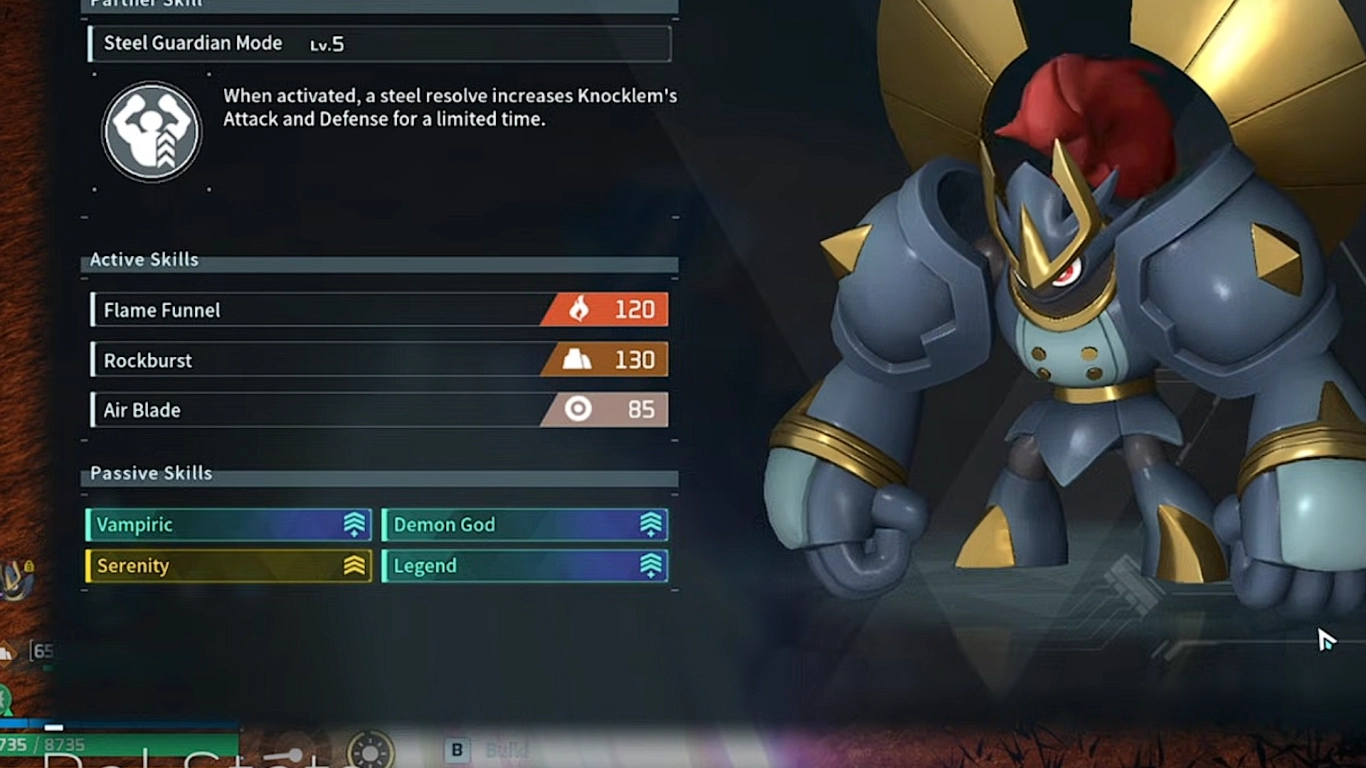Open the Pal Stats tab
The height and width of the screenshot is (768, 1366).
click(160, 760)
